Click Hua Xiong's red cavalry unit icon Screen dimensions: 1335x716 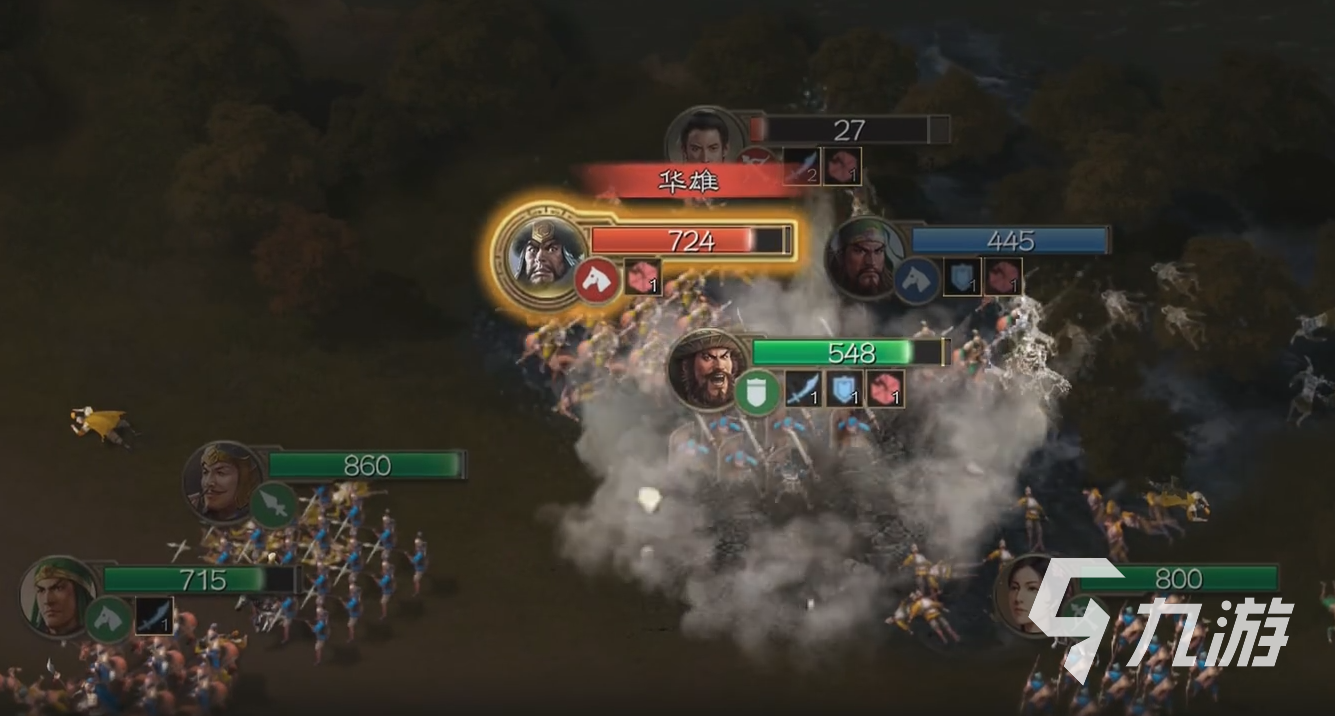pos(597,281)
